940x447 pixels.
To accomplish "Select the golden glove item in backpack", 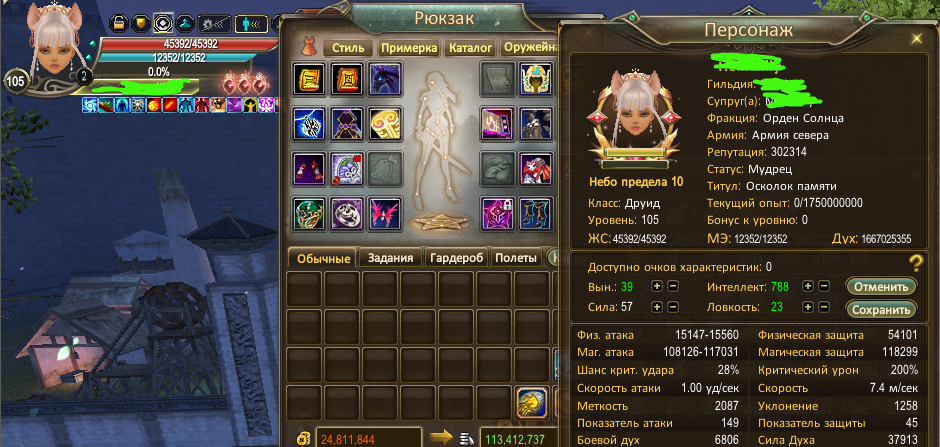I will pos(532,403).
